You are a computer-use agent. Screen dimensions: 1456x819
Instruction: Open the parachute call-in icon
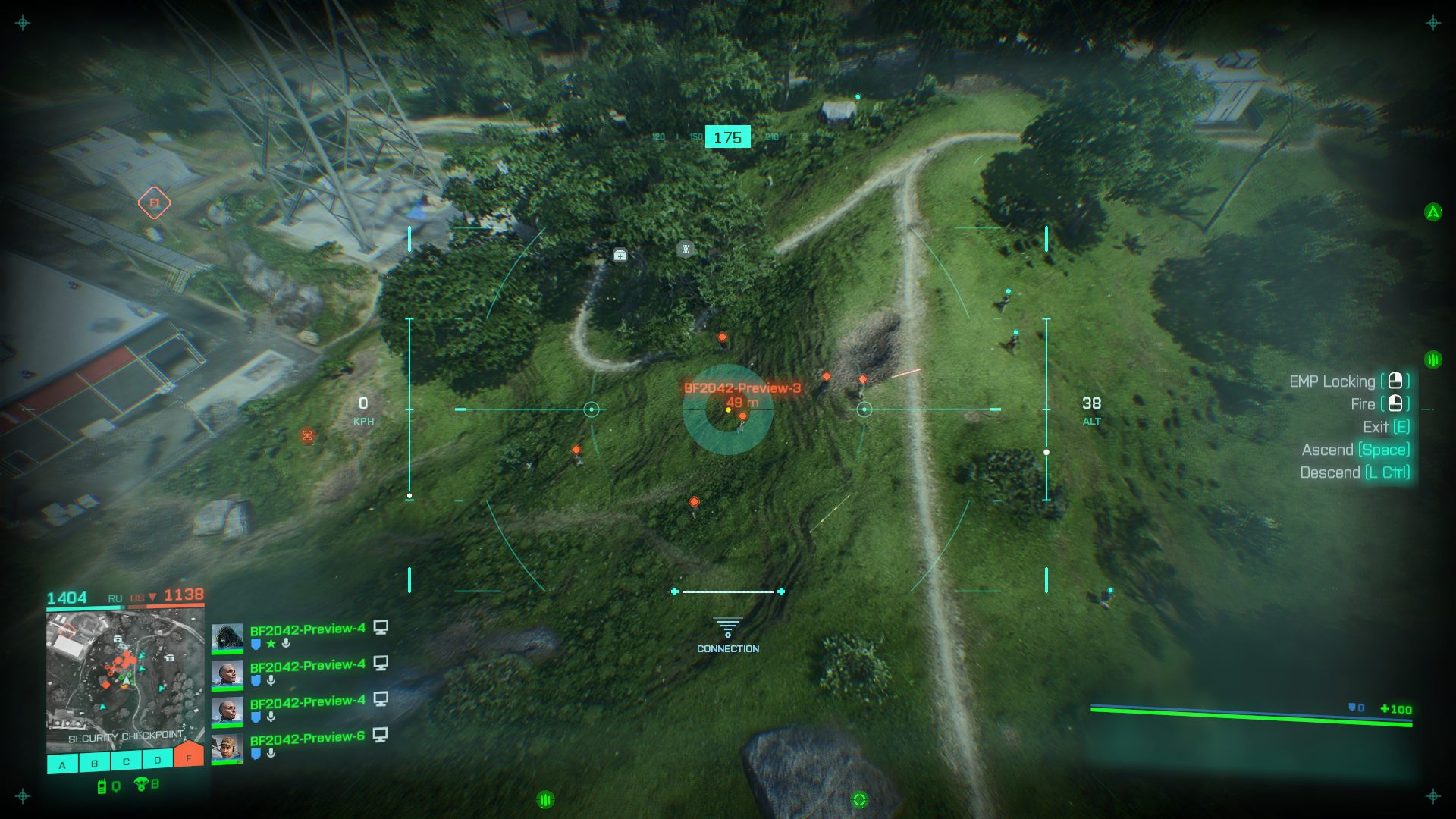[x=141, y=784]
